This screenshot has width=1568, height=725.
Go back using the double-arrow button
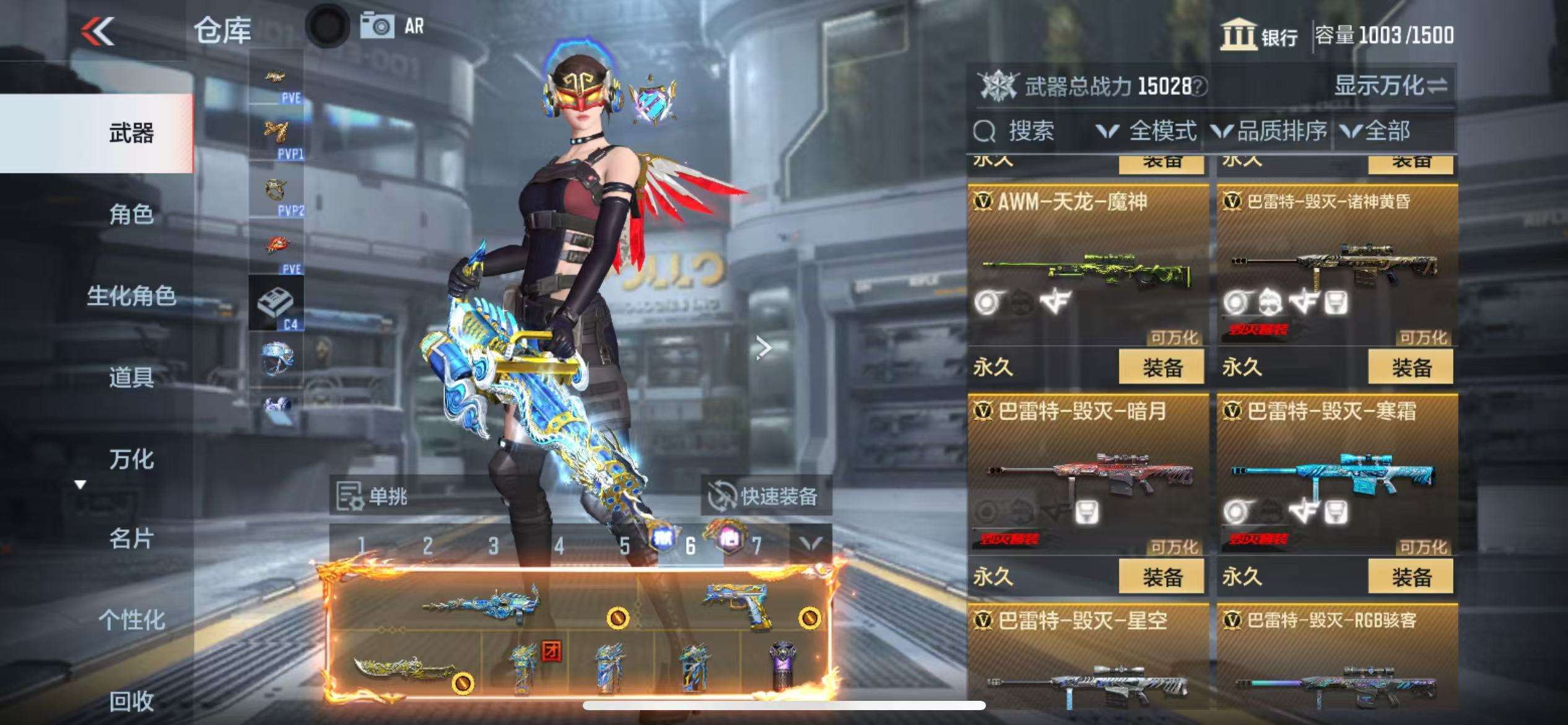[x=98, y=31]
